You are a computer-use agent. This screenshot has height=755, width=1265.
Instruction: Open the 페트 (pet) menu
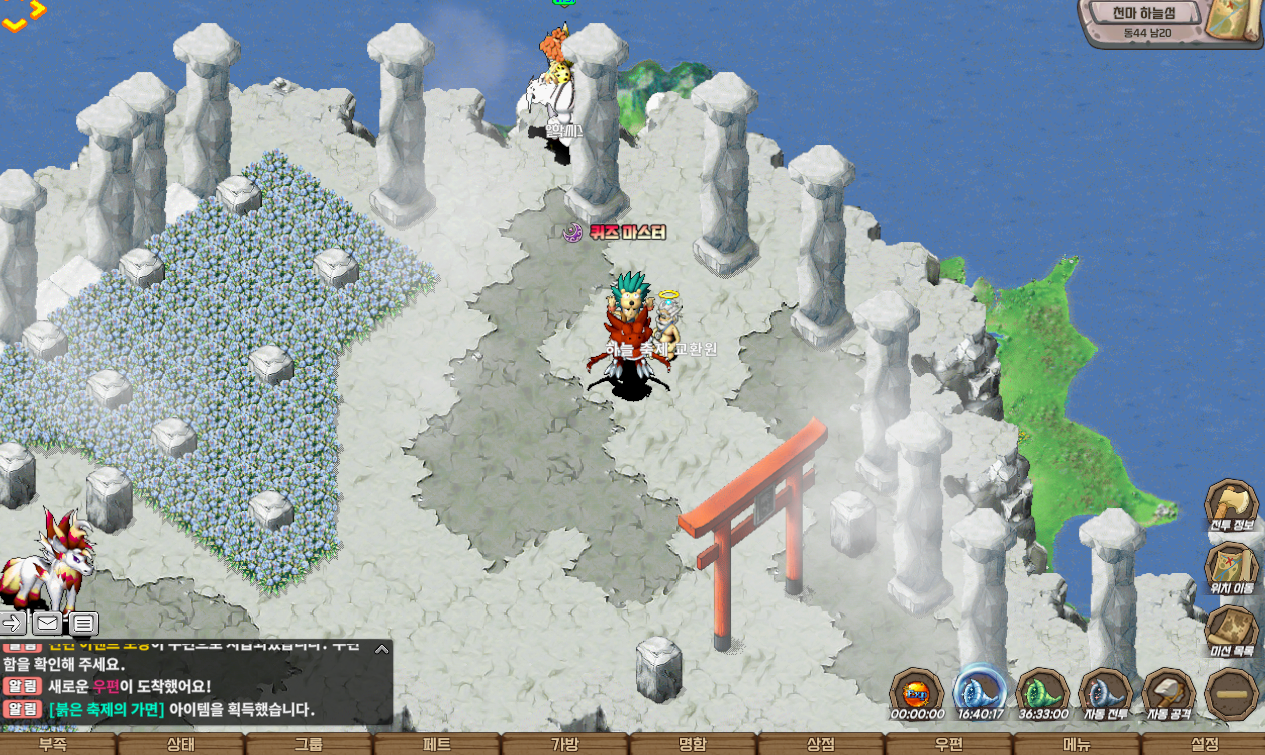436,745
